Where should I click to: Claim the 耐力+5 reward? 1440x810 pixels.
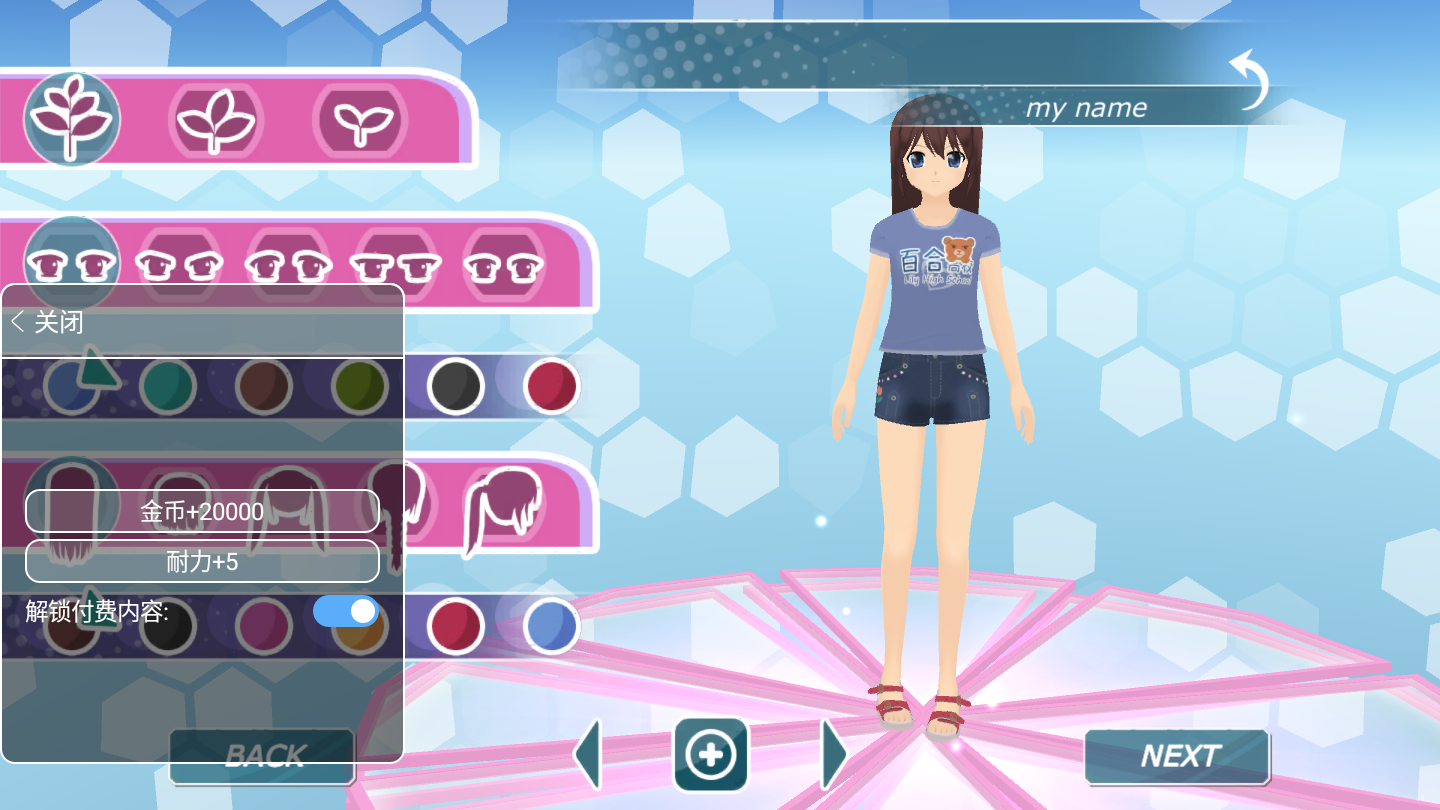click(201, 560)
